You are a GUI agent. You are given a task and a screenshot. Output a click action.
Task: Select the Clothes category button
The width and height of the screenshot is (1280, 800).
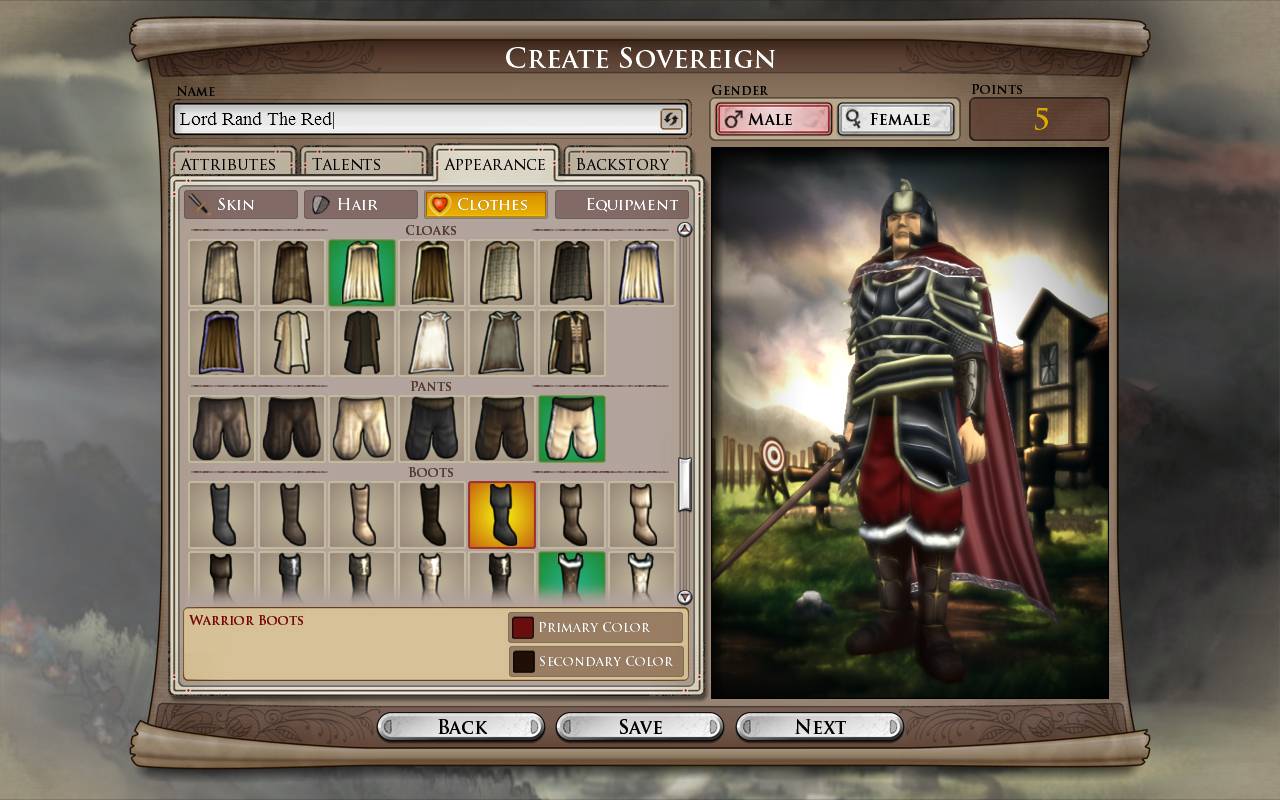point(486,204)
